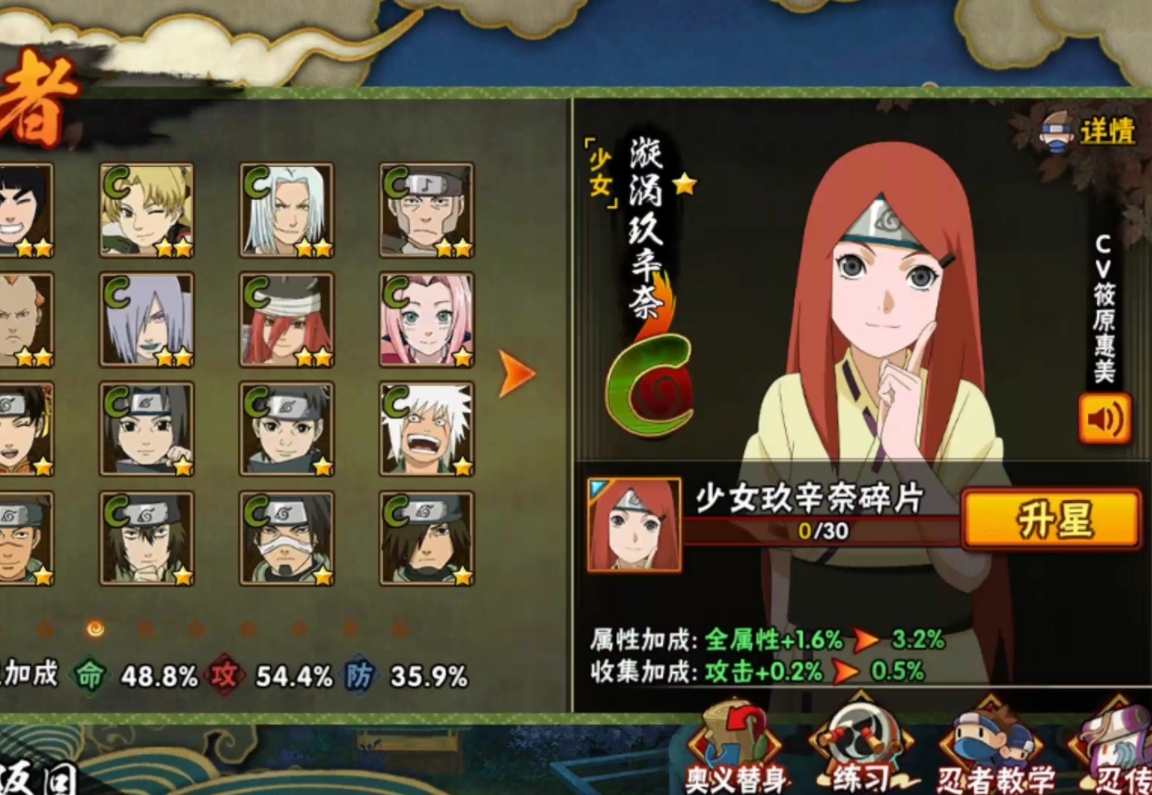Select the pink-haired Sakura ninja portrait
The height and width of the screenshot is (795, 1152).
(427, 320)
